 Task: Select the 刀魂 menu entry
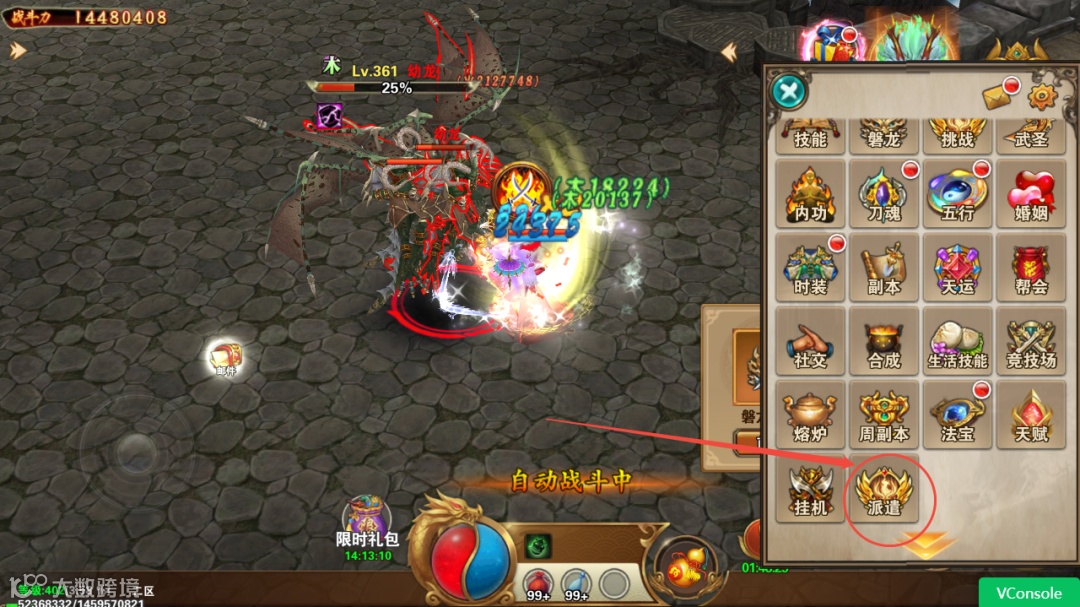884,194
